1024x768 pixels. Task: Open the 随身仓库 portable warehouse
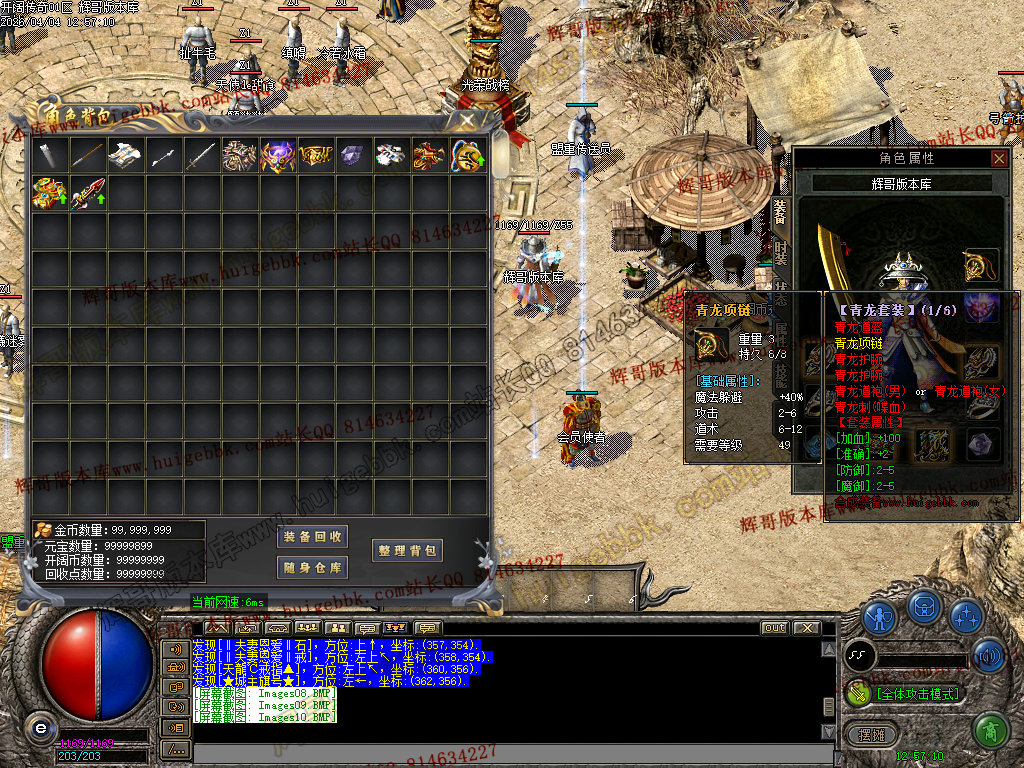(x=313, y=568)
